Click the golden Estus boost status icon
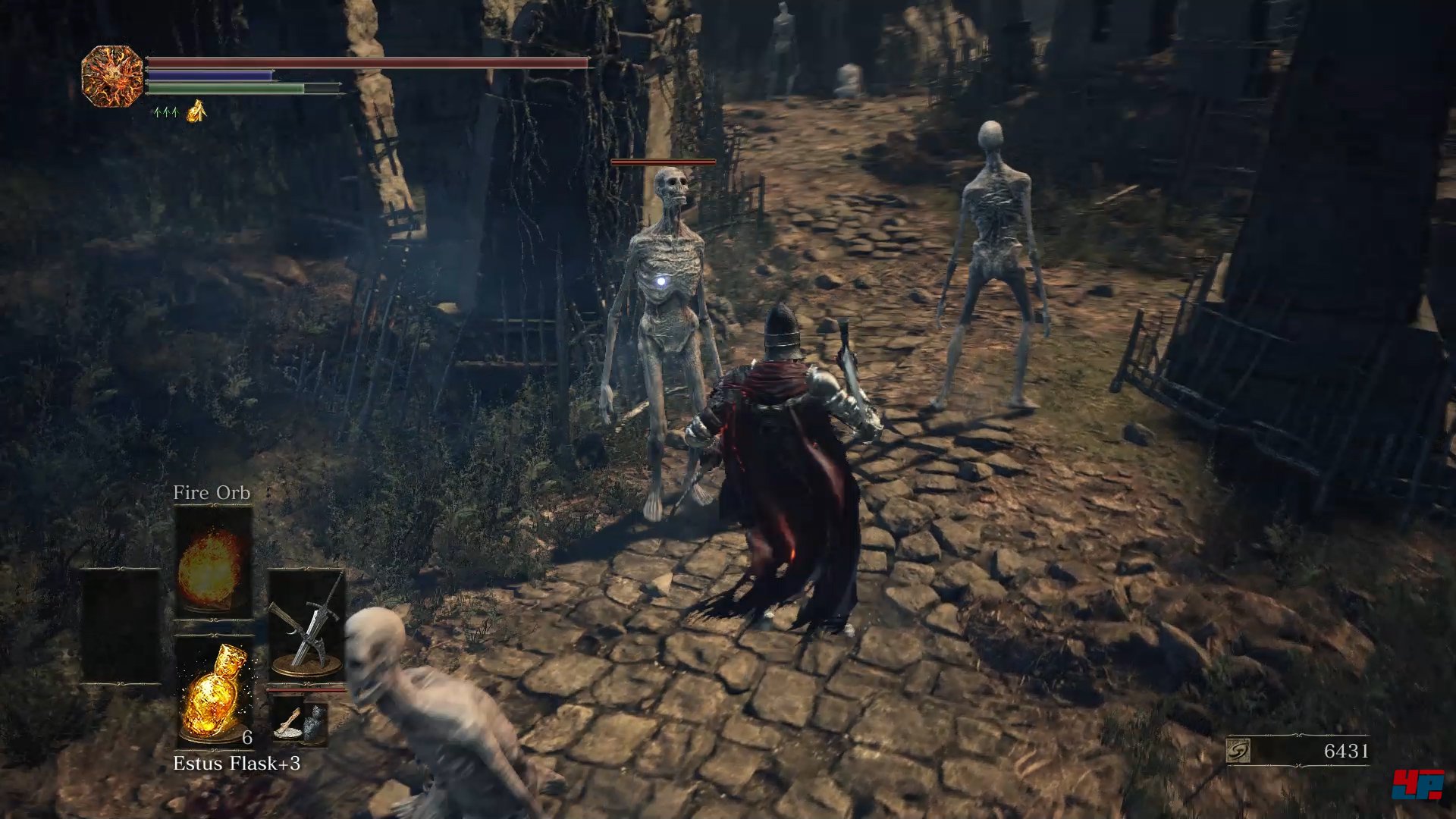Viewport: 1456px width, 819px height. point(196,111)
